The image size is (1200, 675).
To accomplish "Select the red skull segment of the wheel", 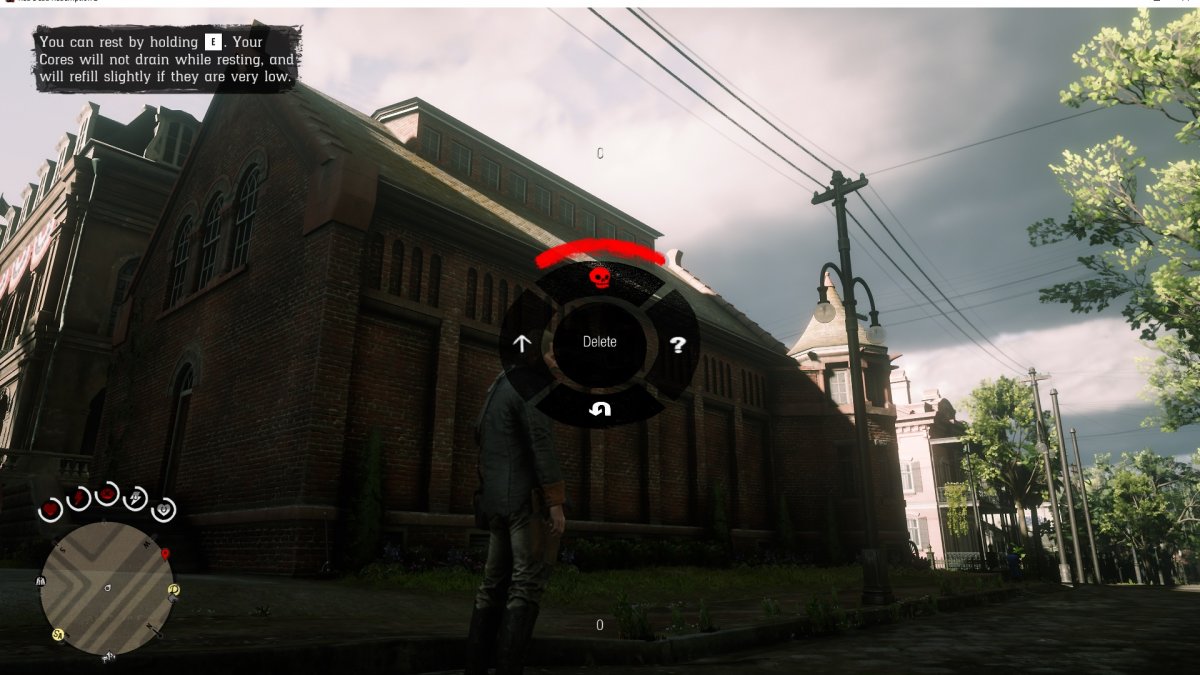I will tap(600, 278).
